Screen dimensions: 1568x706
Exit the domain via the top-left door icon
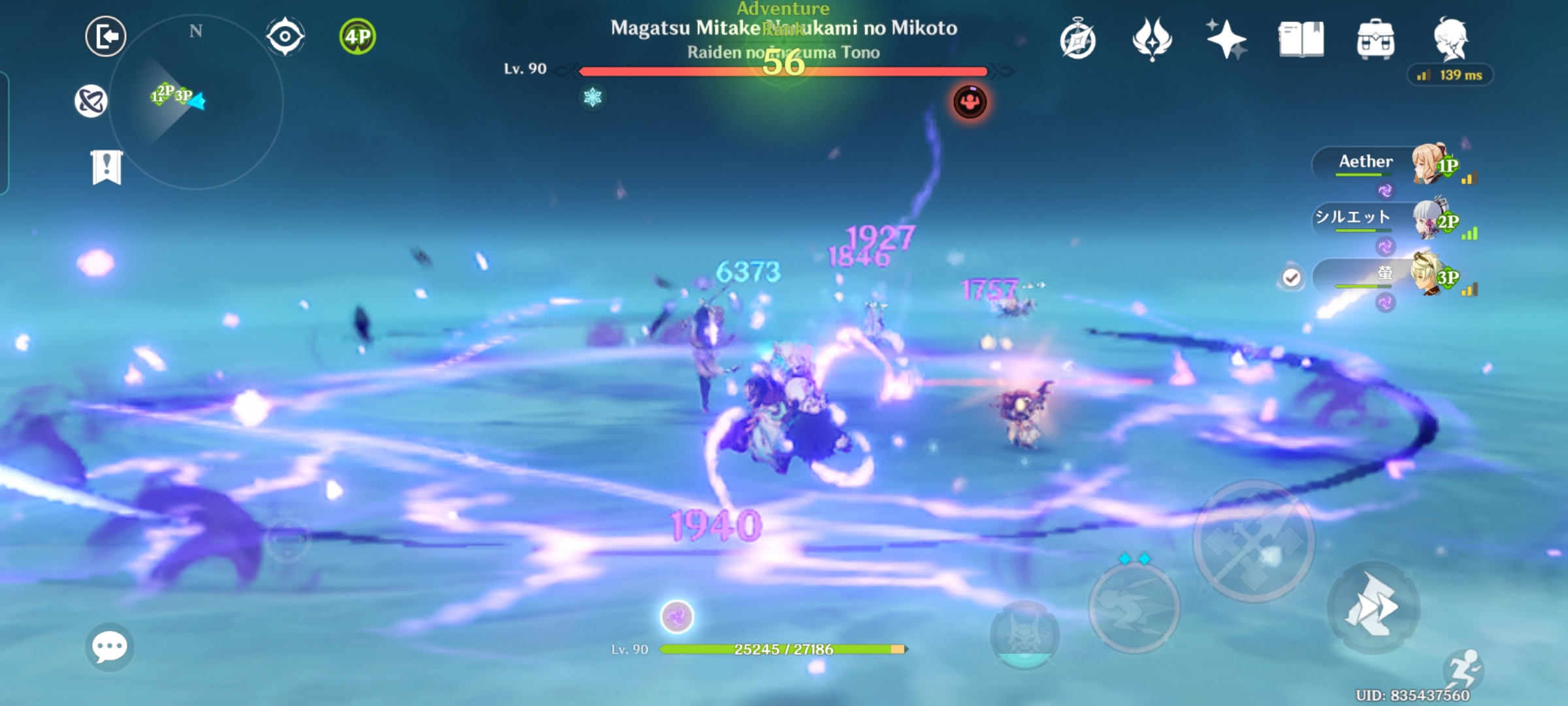105,36
